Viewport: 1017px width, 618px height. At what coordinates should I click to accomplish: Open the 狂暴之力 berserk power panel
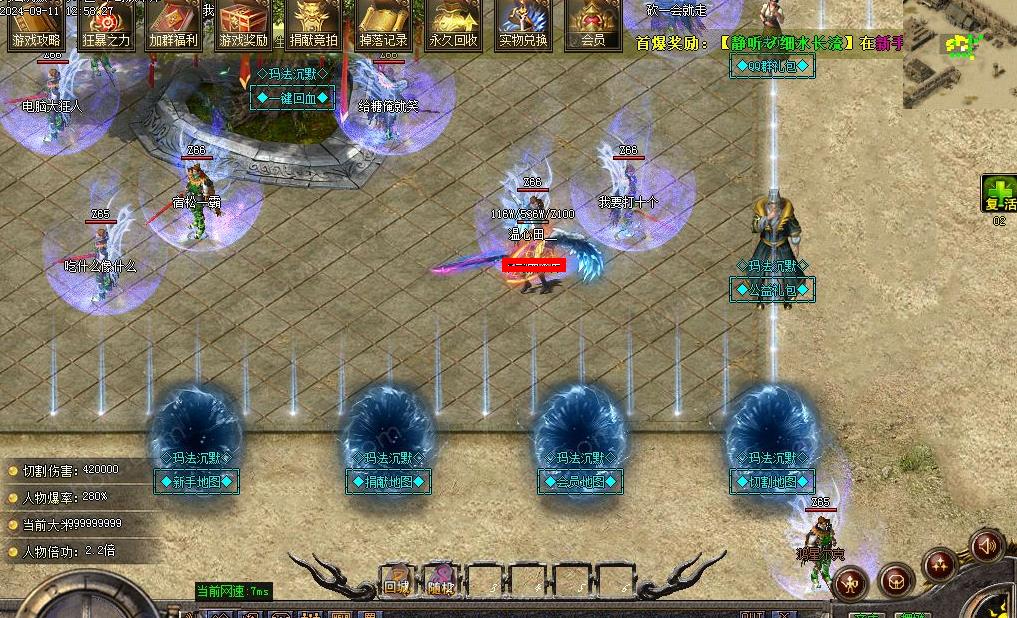(105, 25)
